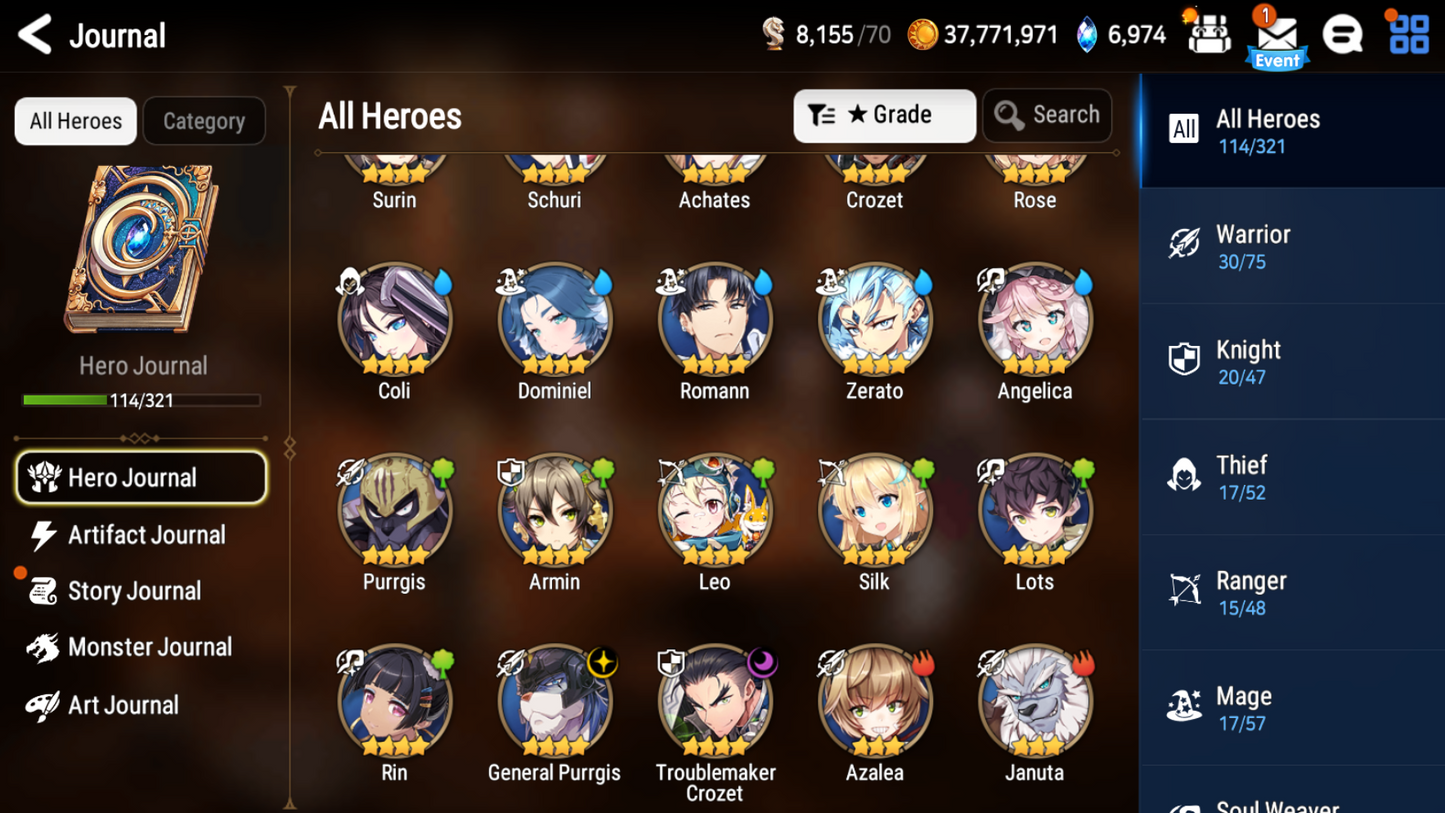Image resolution: width=1445 pixels, height=813 pixels.
Task: Open the Story Journal
Action: point(133,591)
